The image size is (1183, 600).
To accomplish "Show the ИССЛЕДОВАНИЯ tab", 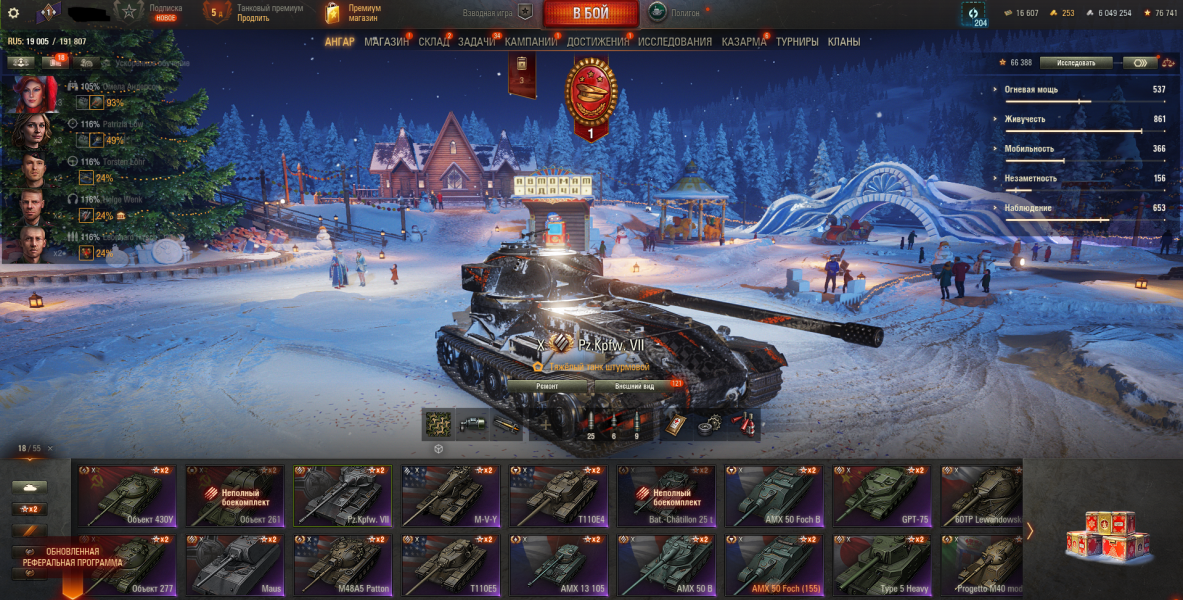I will 675,42.
